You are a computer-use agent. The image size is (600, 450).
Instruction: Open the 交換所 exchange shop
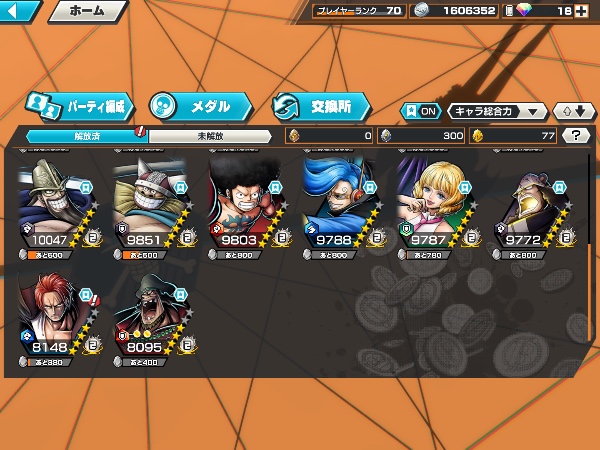pos(320,105)
